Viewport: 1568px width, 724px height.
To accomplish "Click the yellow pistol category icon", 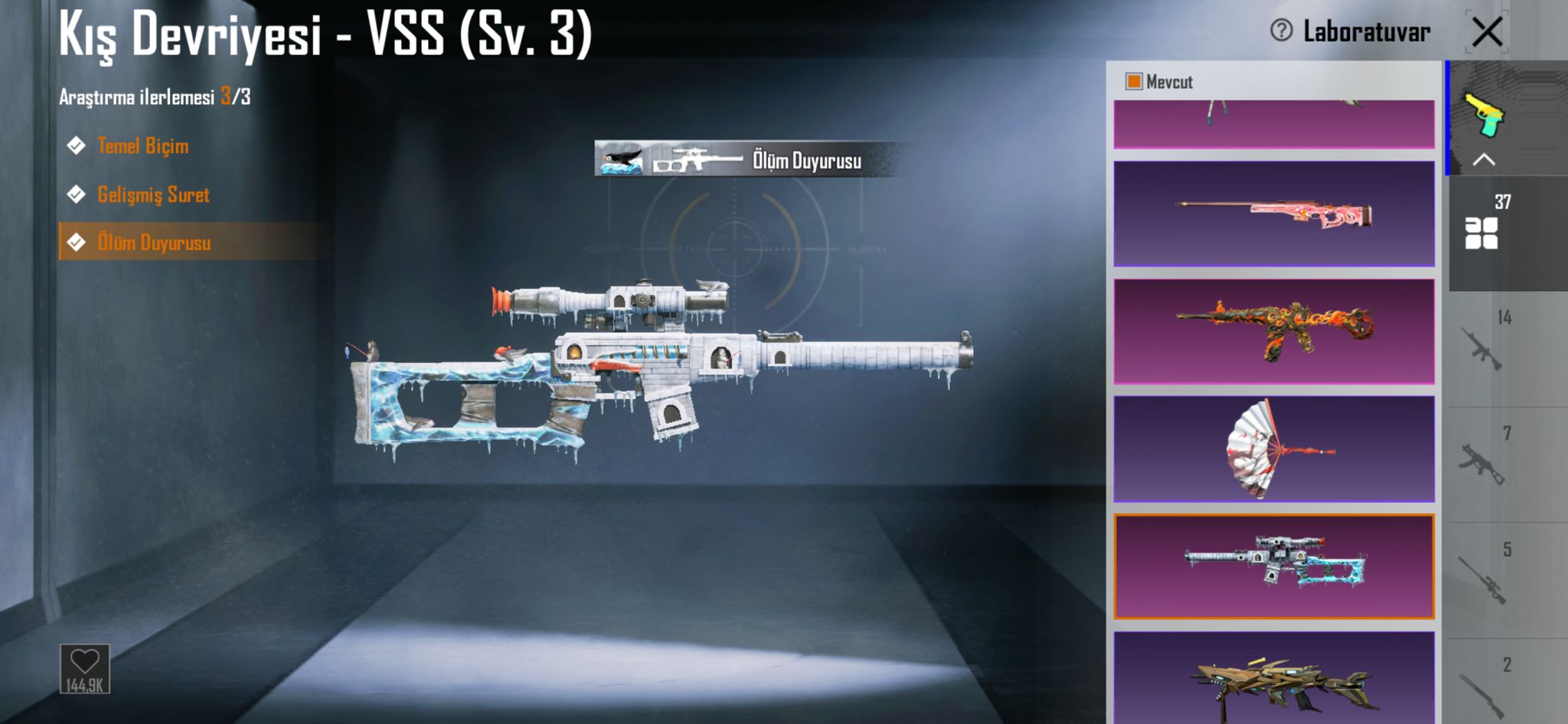I will (1483, 113).
